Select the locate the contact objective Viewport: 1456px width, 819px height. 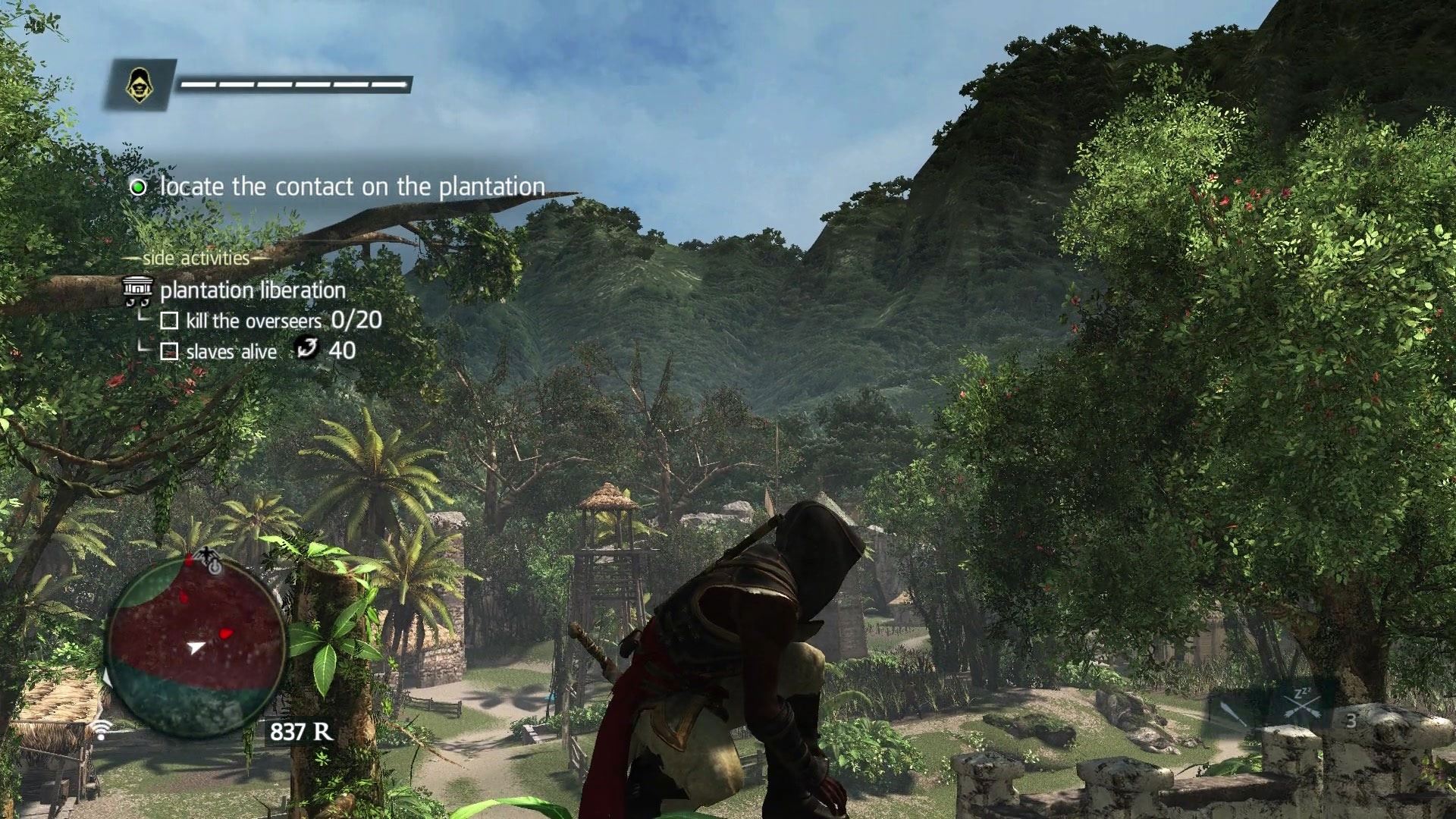tap(352, 187)
